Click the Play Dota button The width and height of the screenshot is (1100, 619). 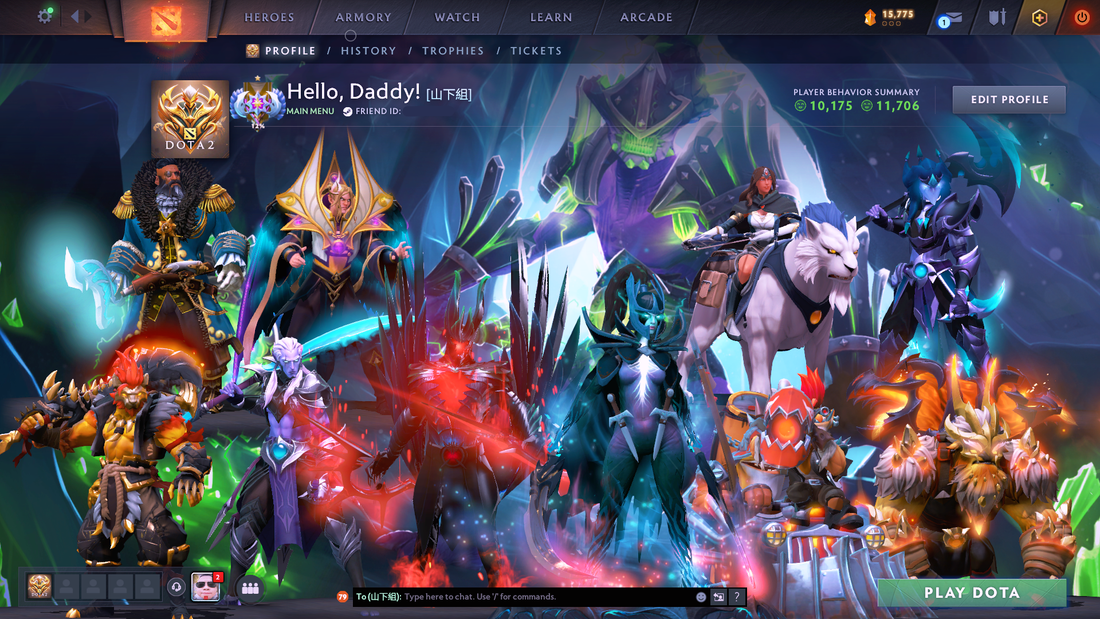click(971, 593)
